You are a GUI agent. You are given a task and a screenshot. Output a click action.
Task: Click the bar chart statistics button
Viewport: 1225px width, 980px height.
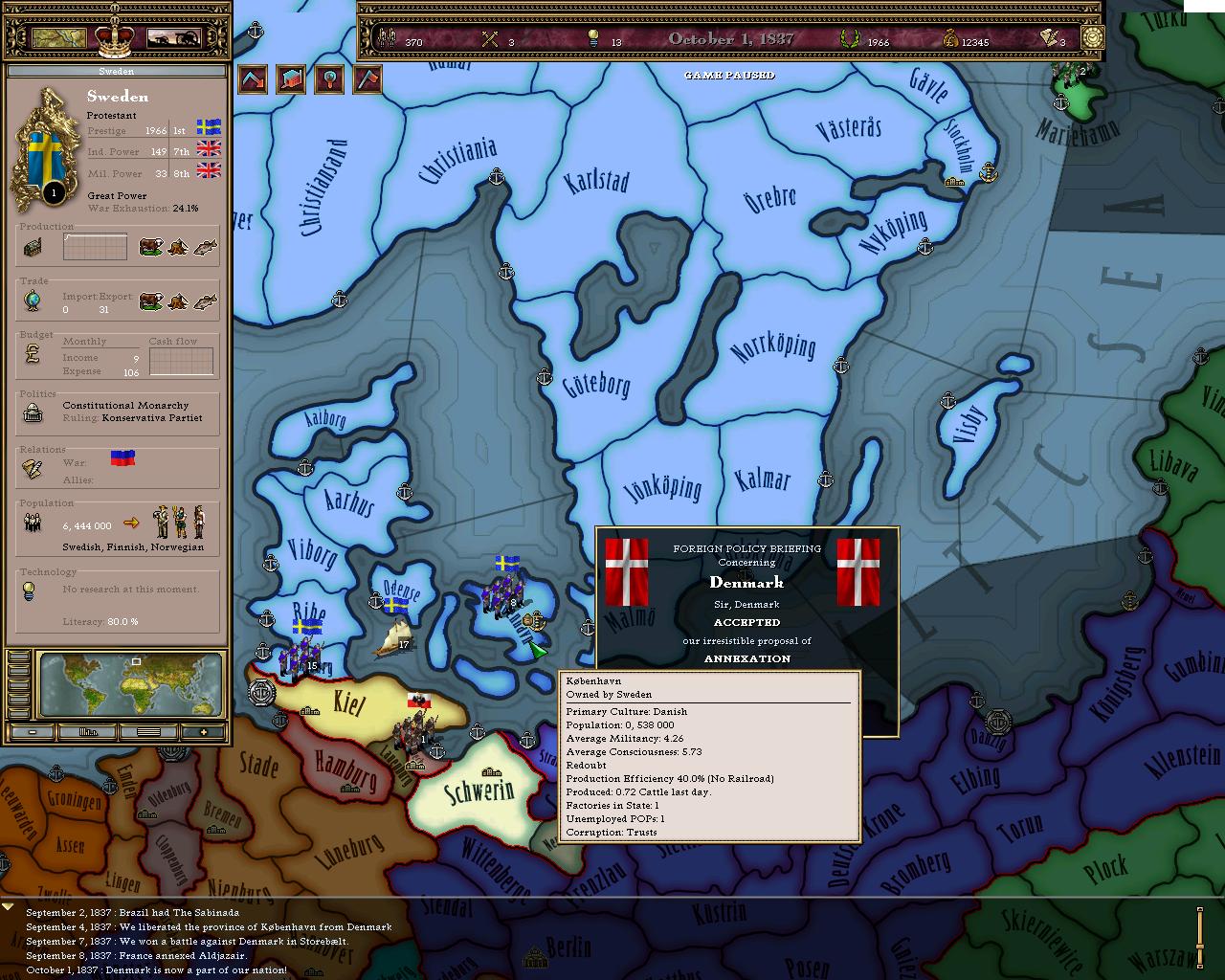(x=88, y=732)
